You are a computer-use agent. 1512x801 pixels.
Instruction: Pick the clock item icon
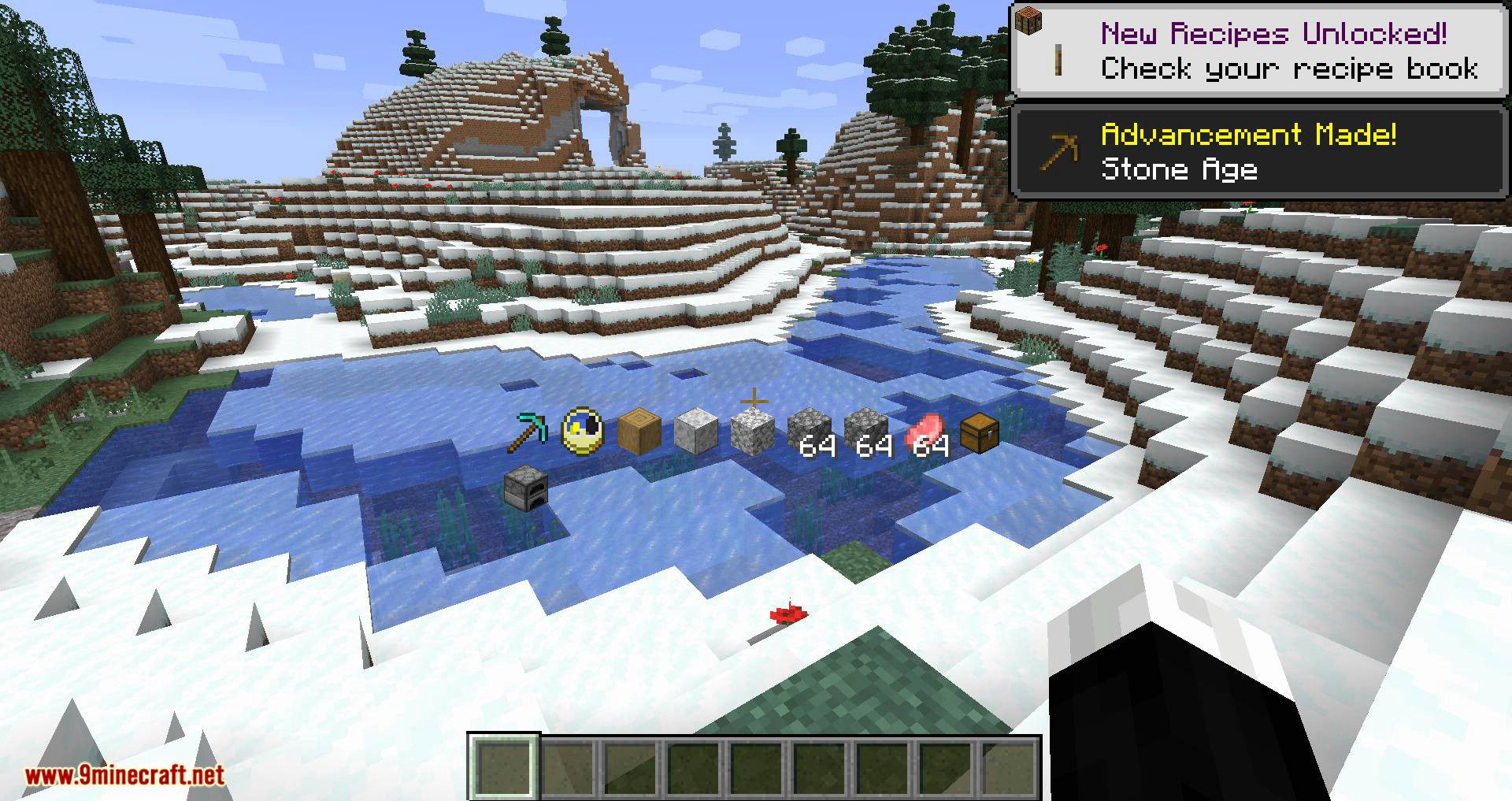583,432
